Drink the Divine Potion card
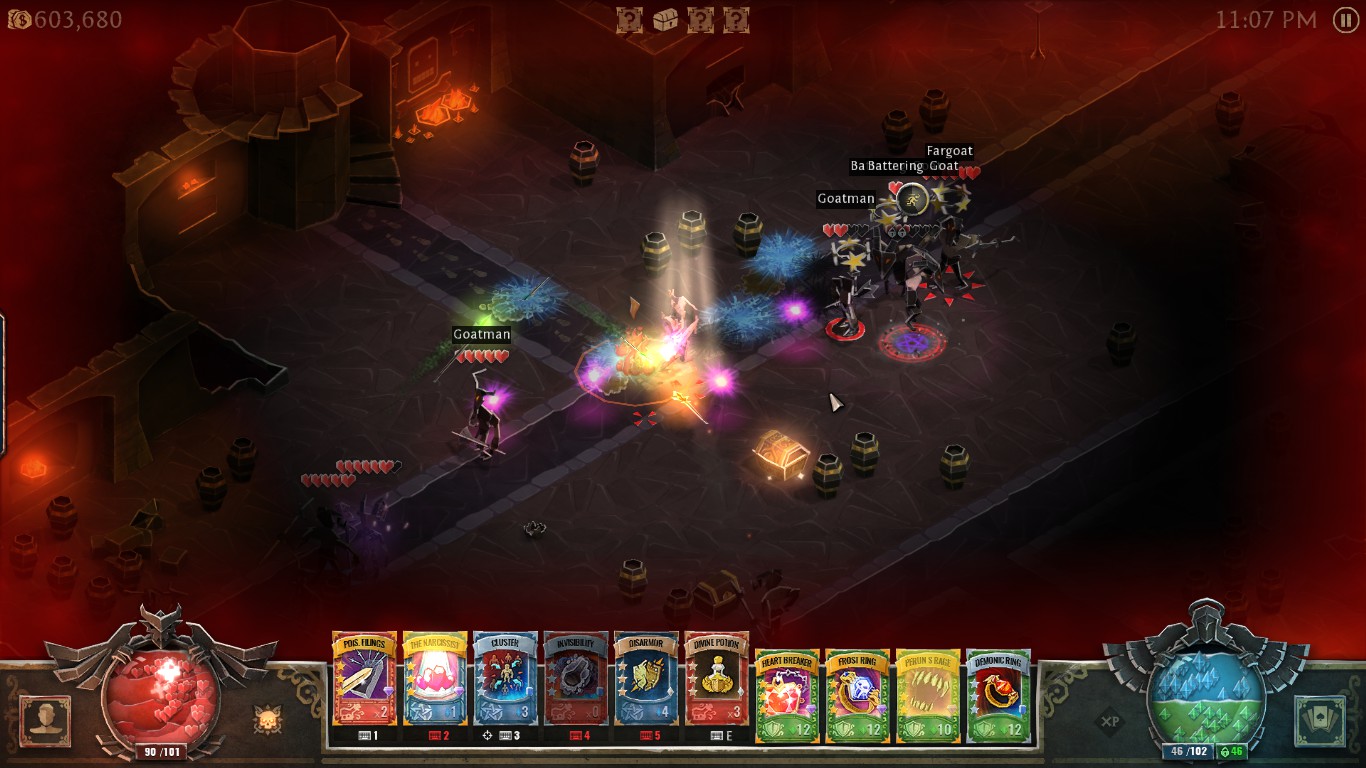Viewport: 1366px width, 768px height. point(717,678)
